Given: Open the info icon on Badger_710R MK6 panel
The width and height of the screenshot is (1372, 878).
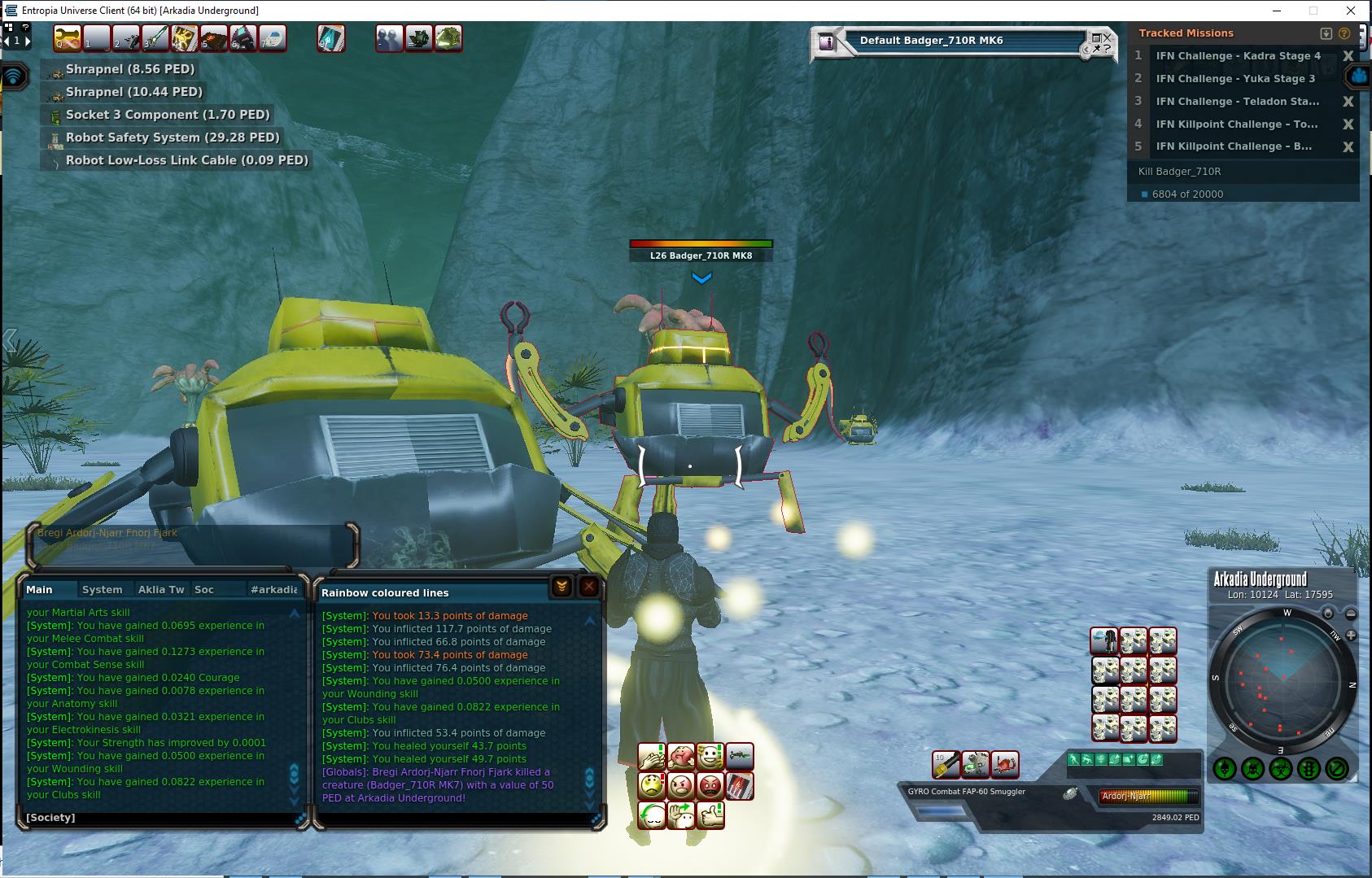Looking at the screenshot, I should click(828, 42).
